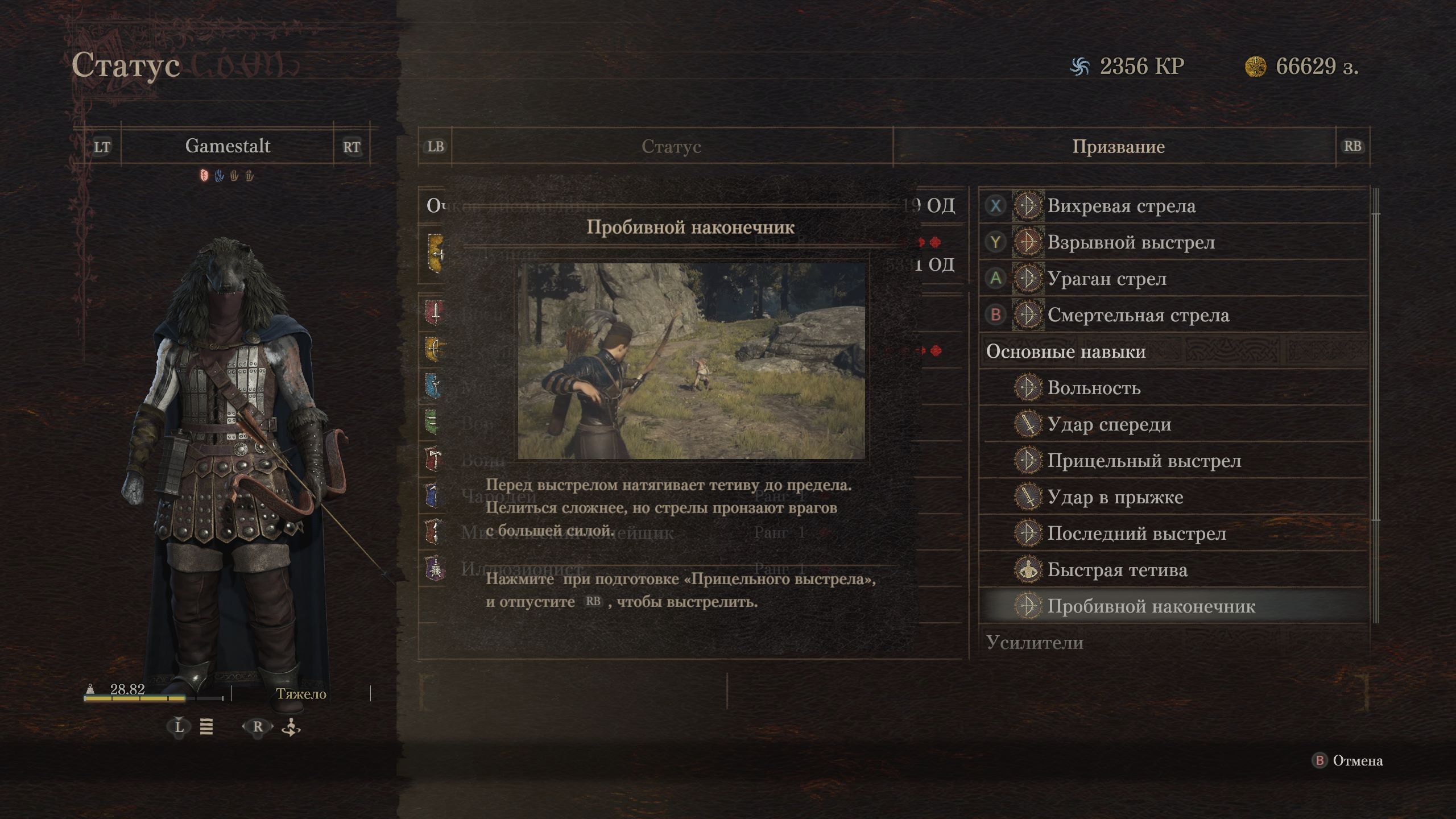Play the Пробивной наконечник preview video
Image resolution: width=1456 pixels, height=819 pixels.
(691, 361)
